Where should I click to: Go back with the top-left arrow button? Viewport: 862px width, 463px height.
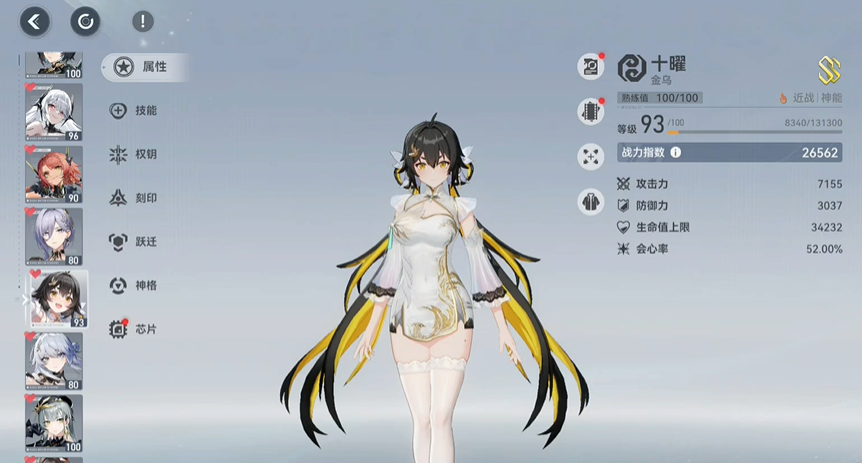tap(35, 21)
